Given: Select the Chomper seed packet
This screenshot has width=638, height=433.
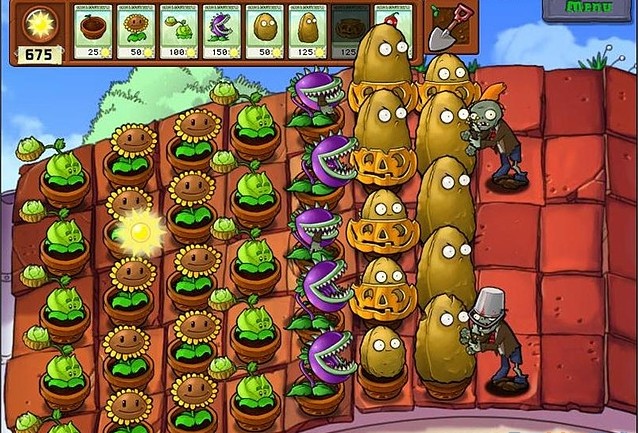Looking at the screenshot, I should pyautogui.click(x=223, y=30).
